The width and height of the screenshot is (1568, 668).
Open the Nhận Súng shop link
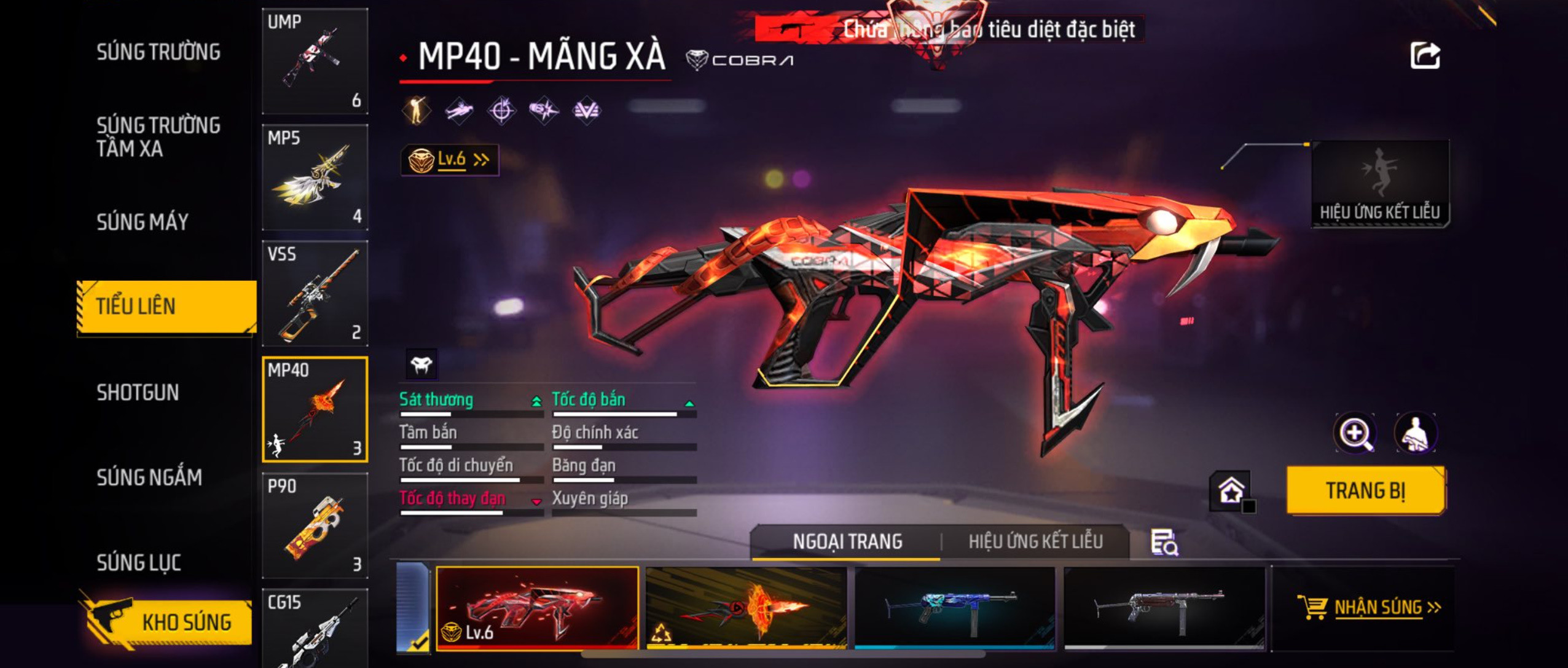[x=1369, y=607]
